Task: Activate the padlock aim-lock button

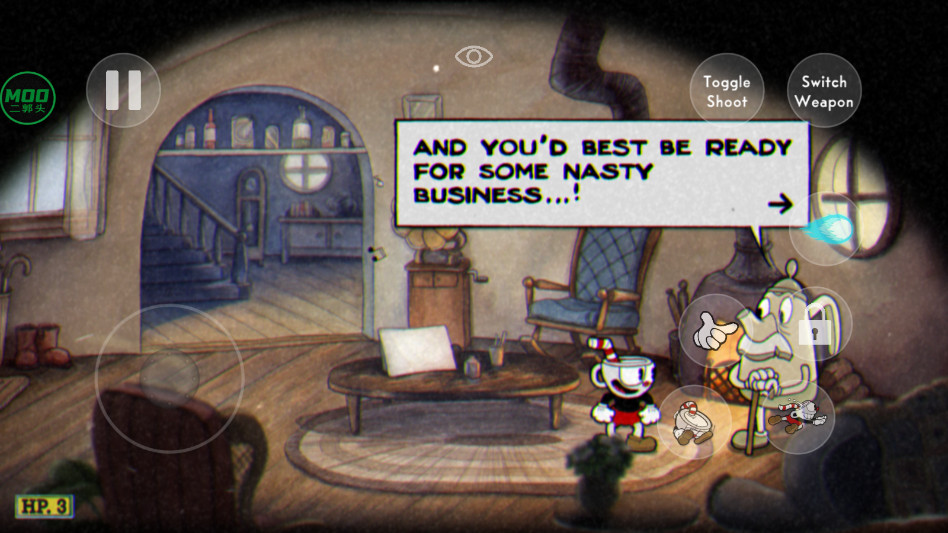Action: pyautogui.click(x=815, y=324)
